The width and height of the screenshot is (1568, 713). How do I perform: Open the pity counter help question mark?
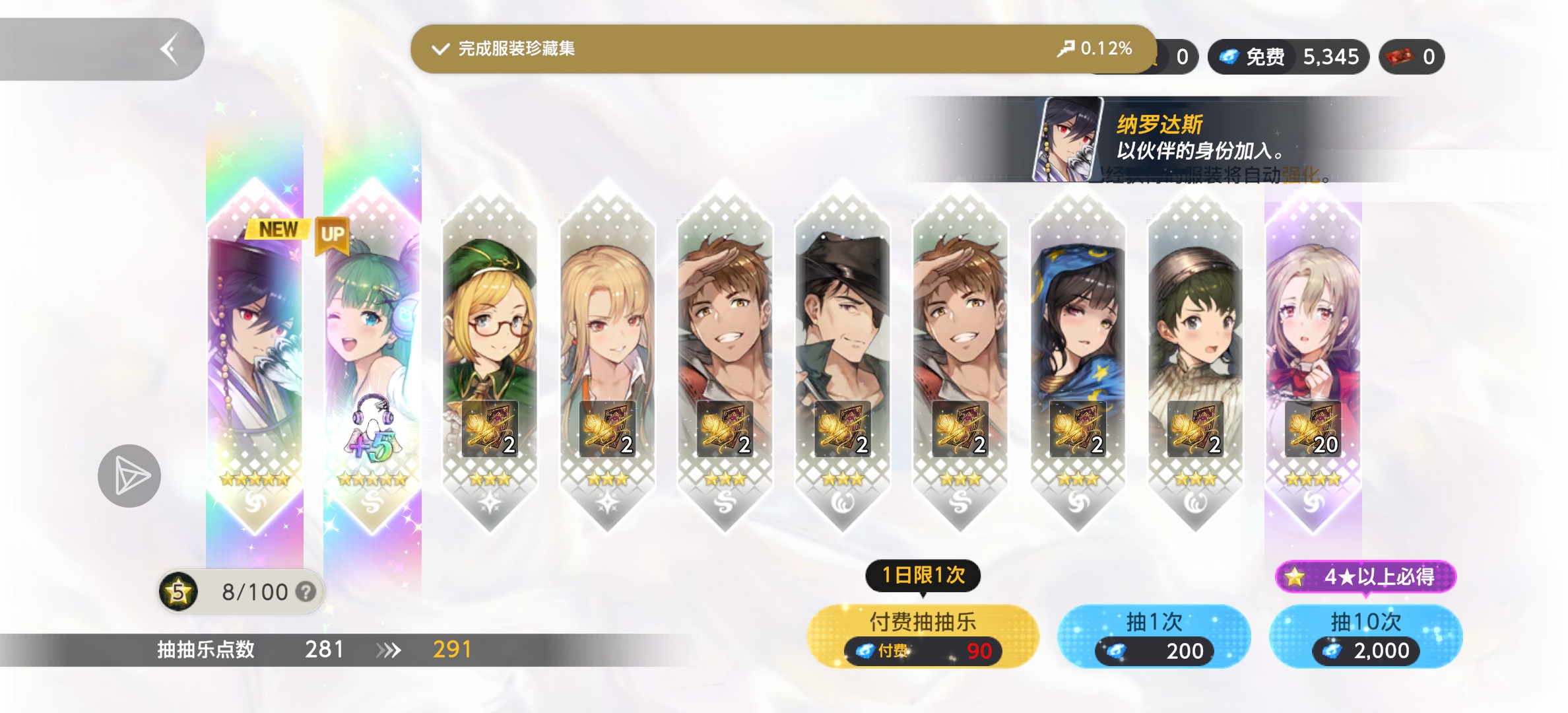pyautogui.click(x=306, y=592)
